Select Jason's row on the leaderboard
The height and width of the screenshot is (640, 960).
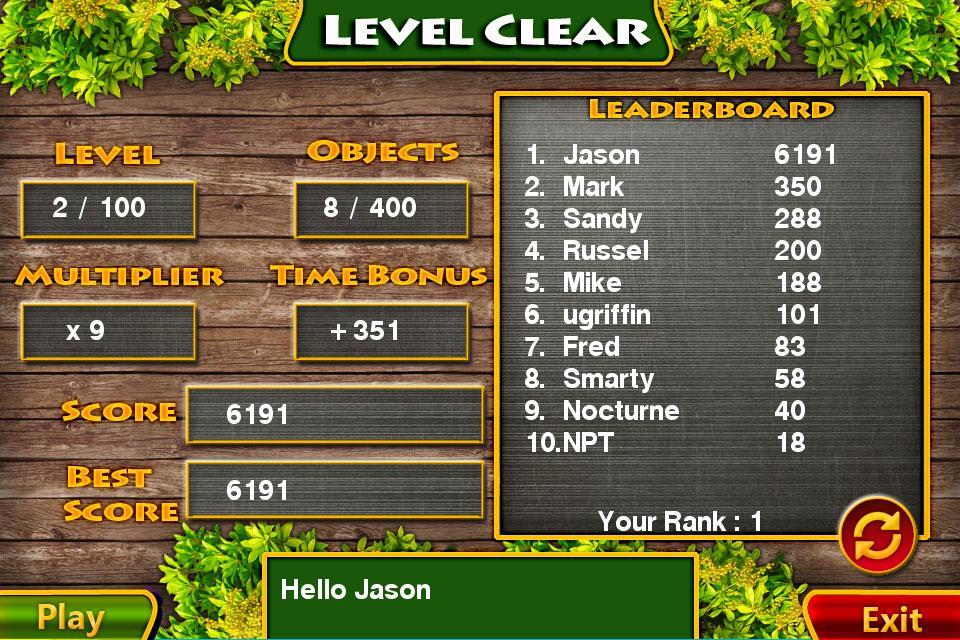(680, 154)
